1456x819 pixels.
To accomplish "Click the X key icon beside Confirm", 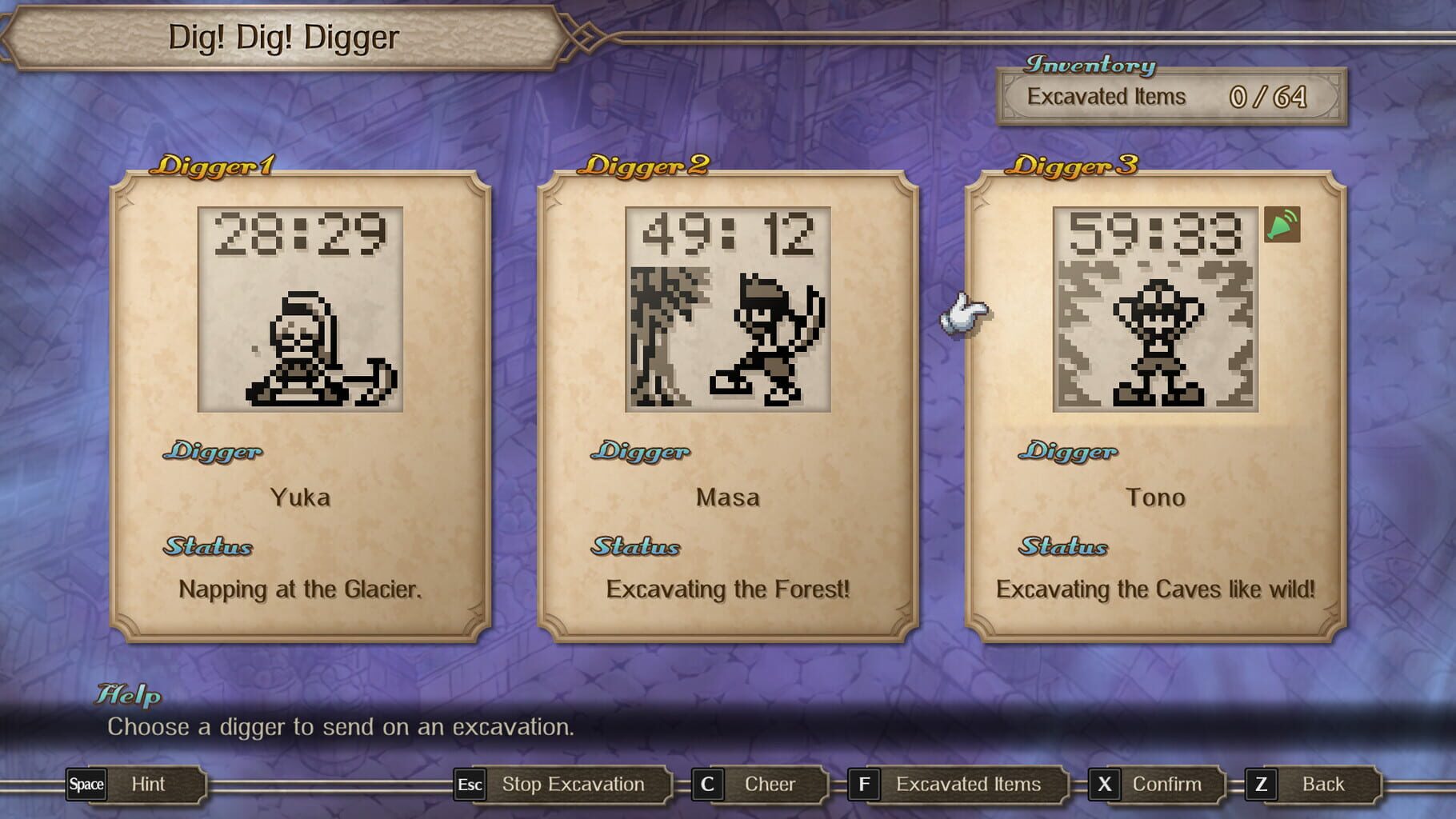I will point(1106,785).
